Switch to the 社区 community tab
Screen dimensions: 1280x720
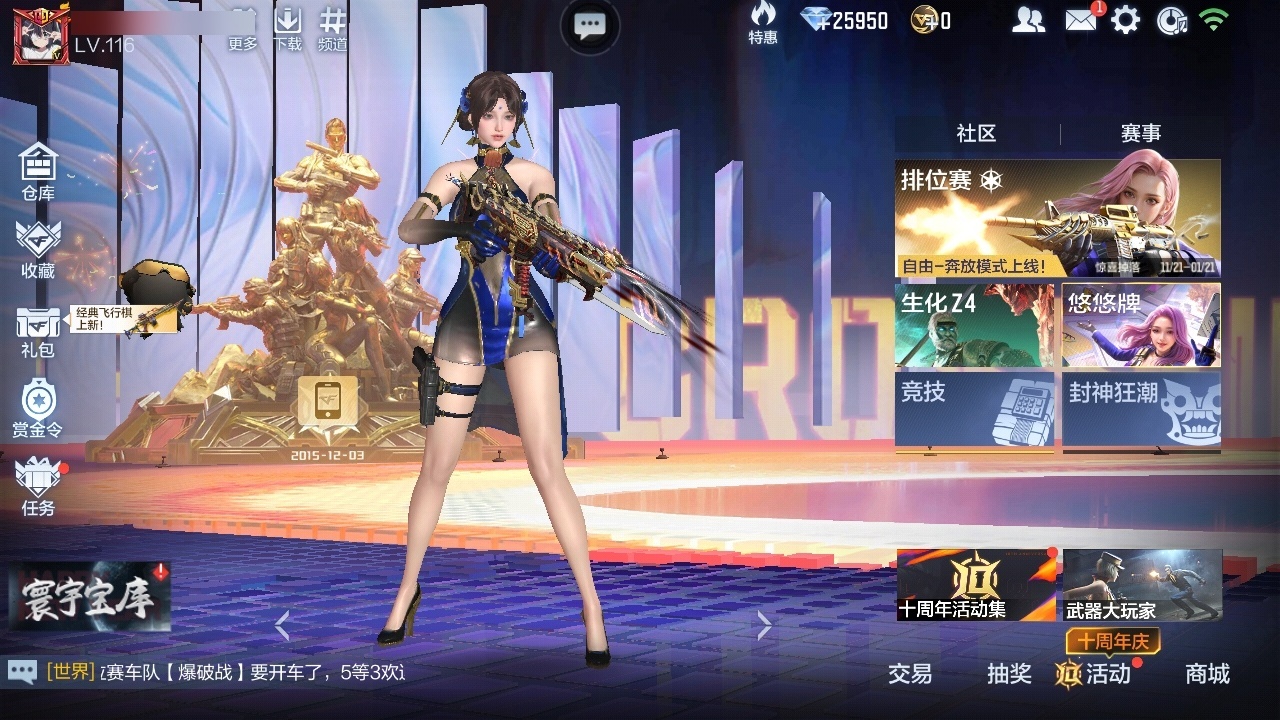click(x=976, y=134)
